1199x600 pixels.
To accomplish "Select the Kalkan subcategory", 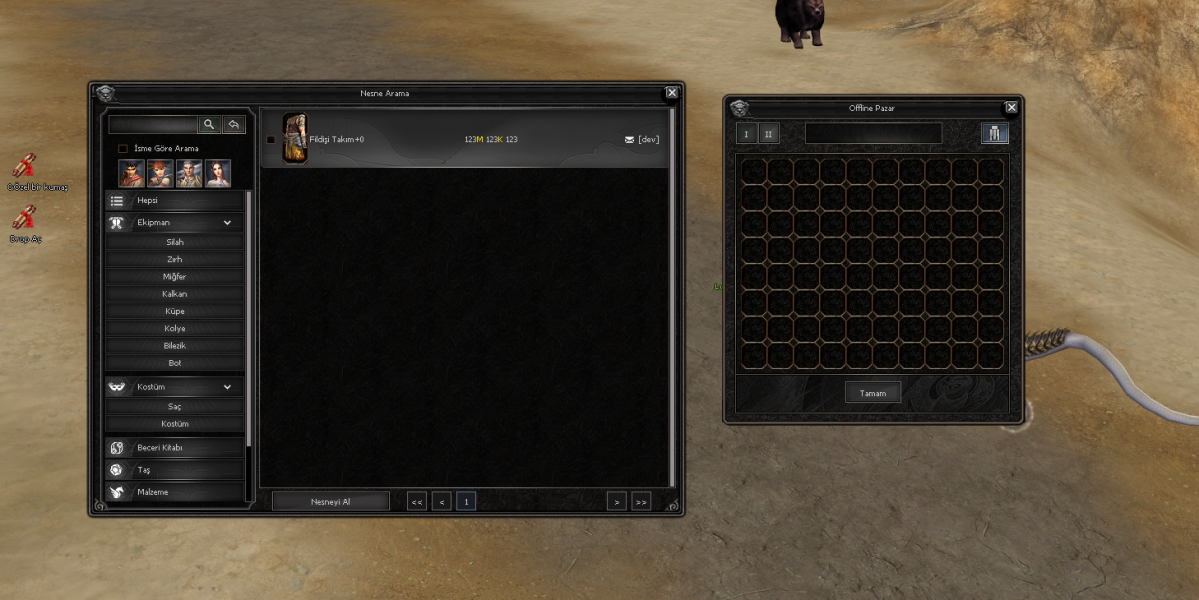I will (174, 294).
